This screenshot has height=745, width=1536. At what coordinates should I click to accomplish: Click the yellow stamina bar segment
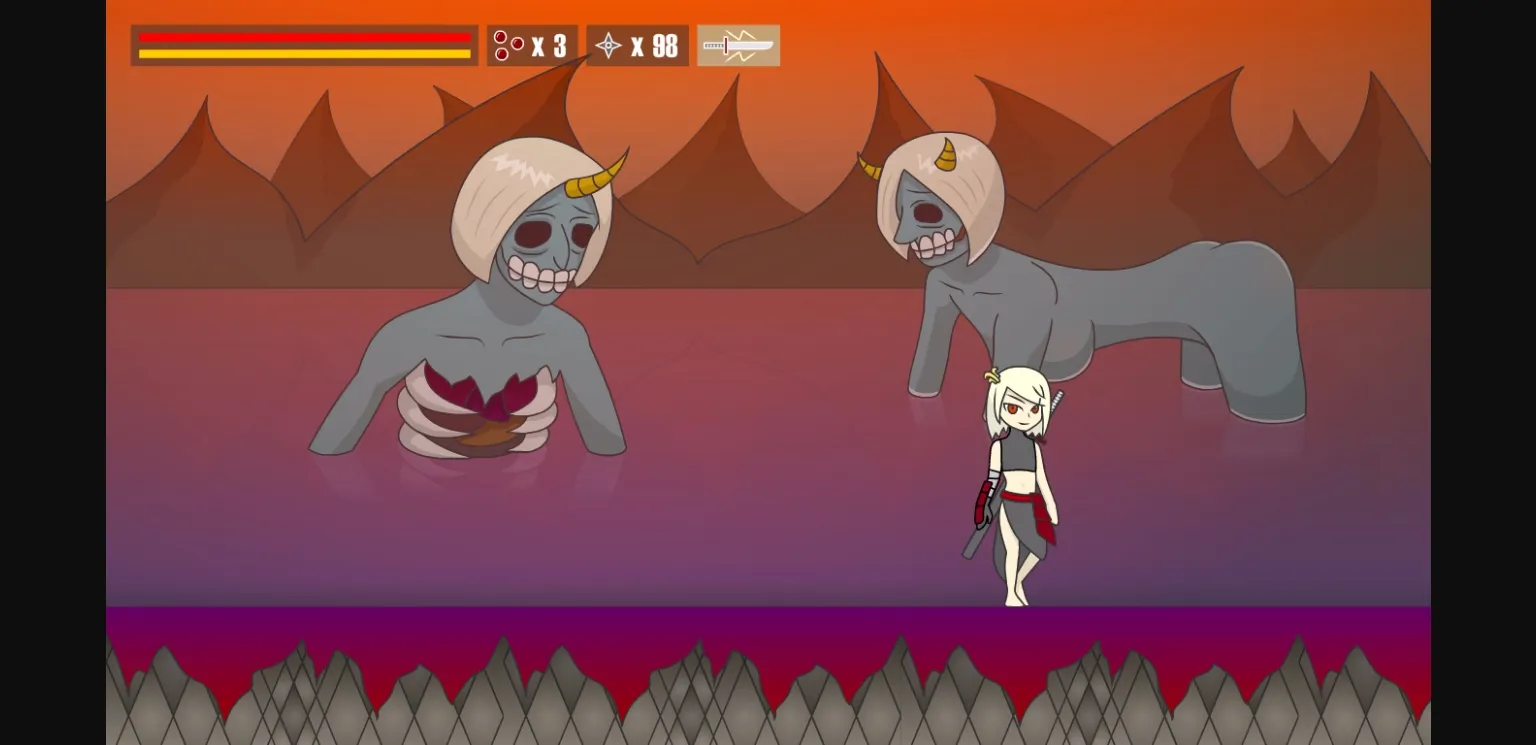300,52
